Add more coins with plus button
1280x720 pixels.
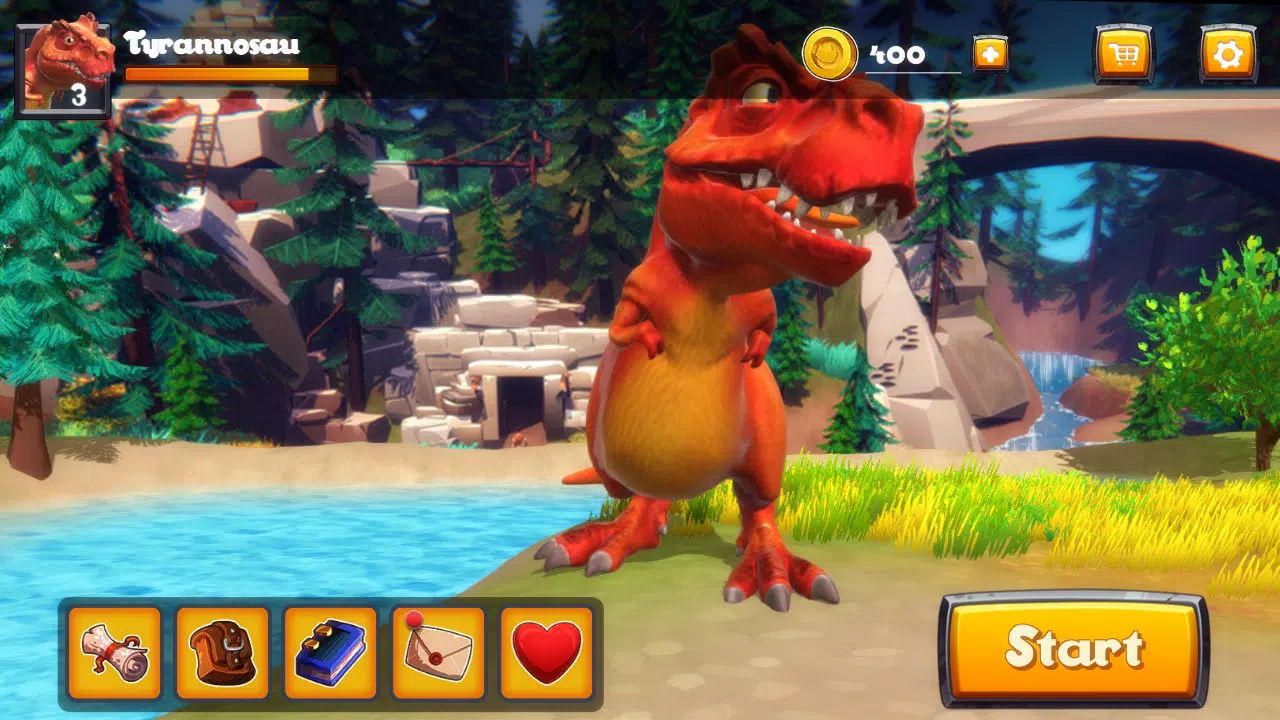coord(990,54)
